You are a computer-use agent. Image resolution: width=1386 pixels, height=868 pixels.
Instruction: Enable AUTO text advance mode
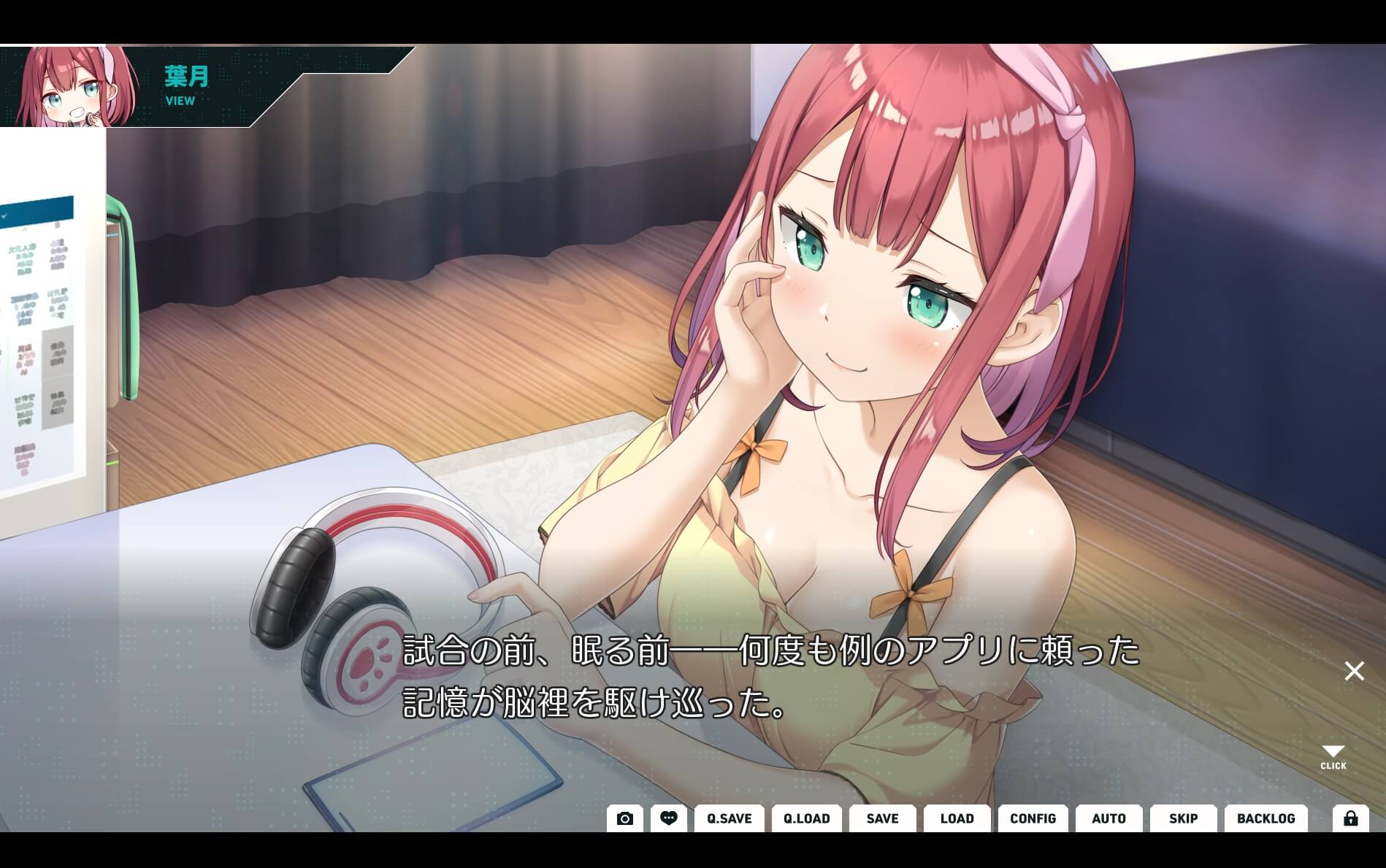coord(1109,818)
